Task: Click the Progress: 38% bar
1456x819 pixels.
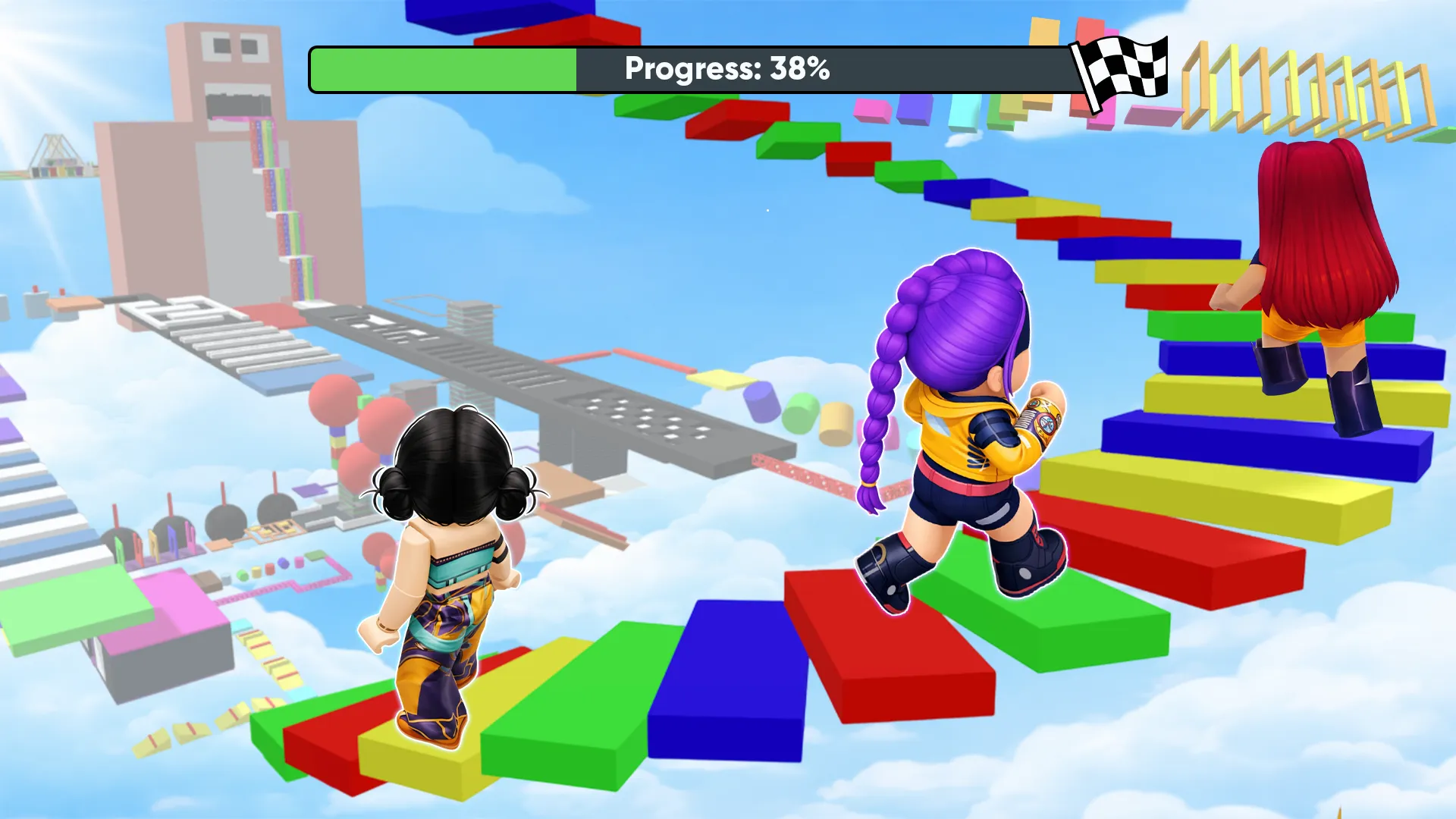Action: tap(728, 70)
